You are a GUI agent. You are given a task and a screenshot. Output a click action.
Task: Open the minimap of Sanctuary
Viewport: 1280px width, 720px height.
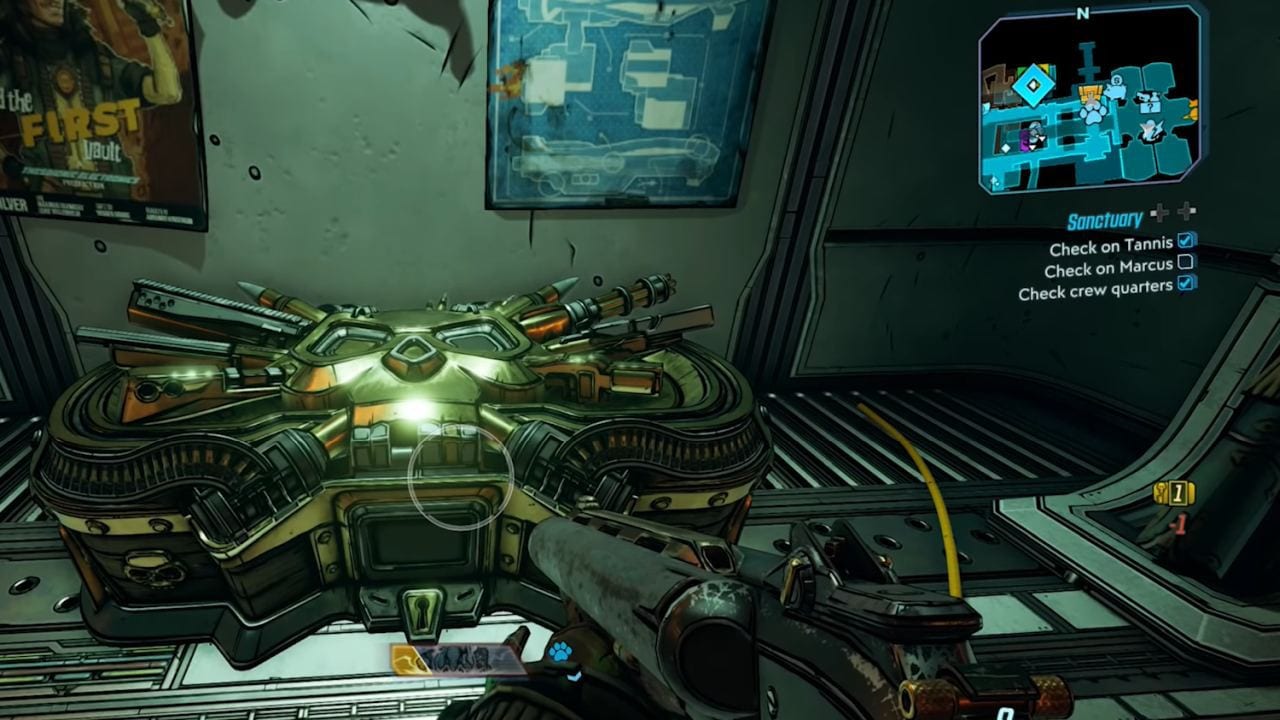pyautogui.click(x=1090, y=105)
